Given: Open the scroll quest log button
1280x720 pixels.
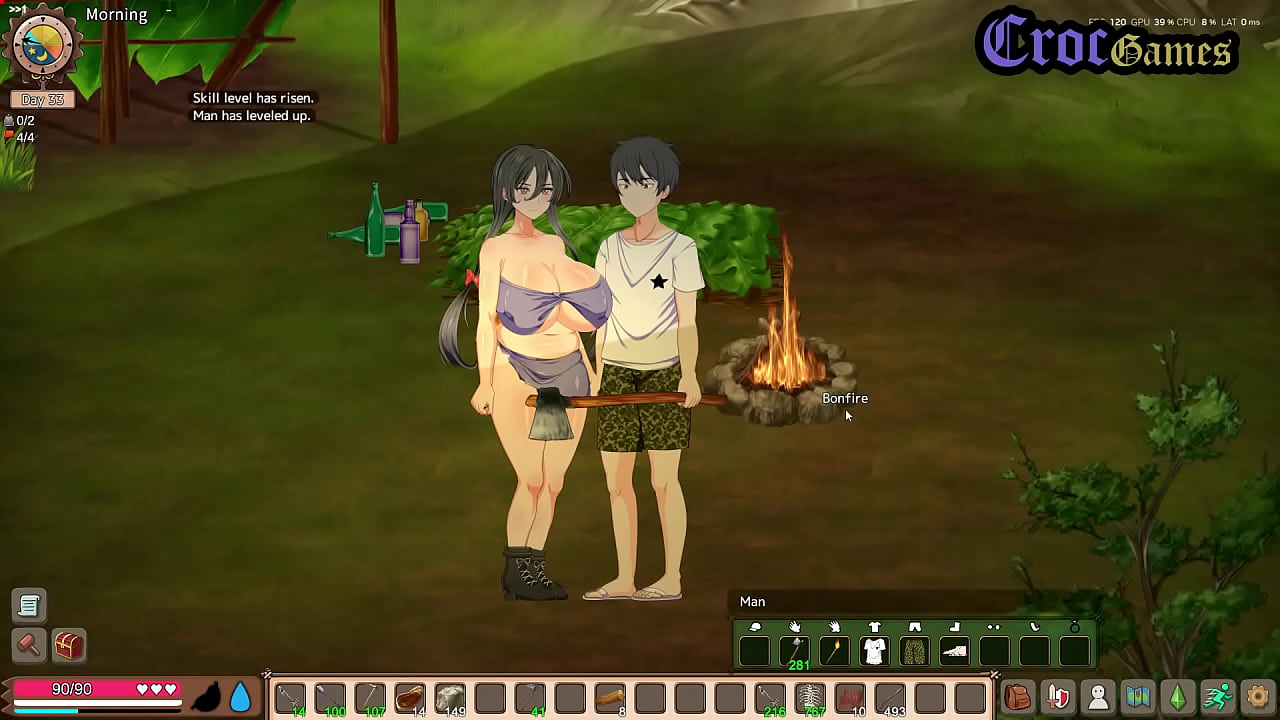Looking at the screenshot, I should coord(29,605).
